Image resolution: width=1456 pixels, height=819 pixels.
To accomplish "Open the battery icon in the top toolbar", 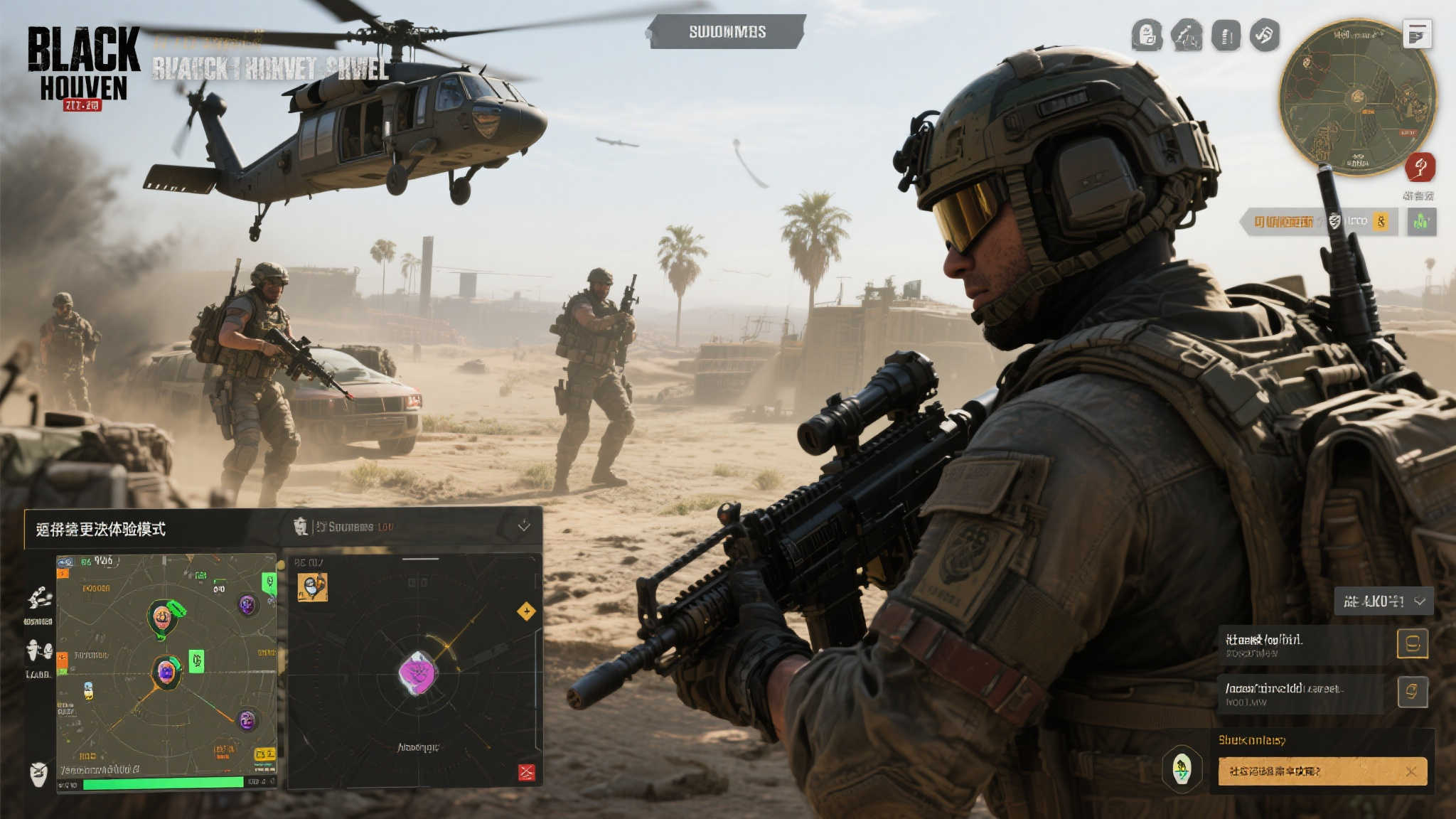I will (x=1226, y=36).
